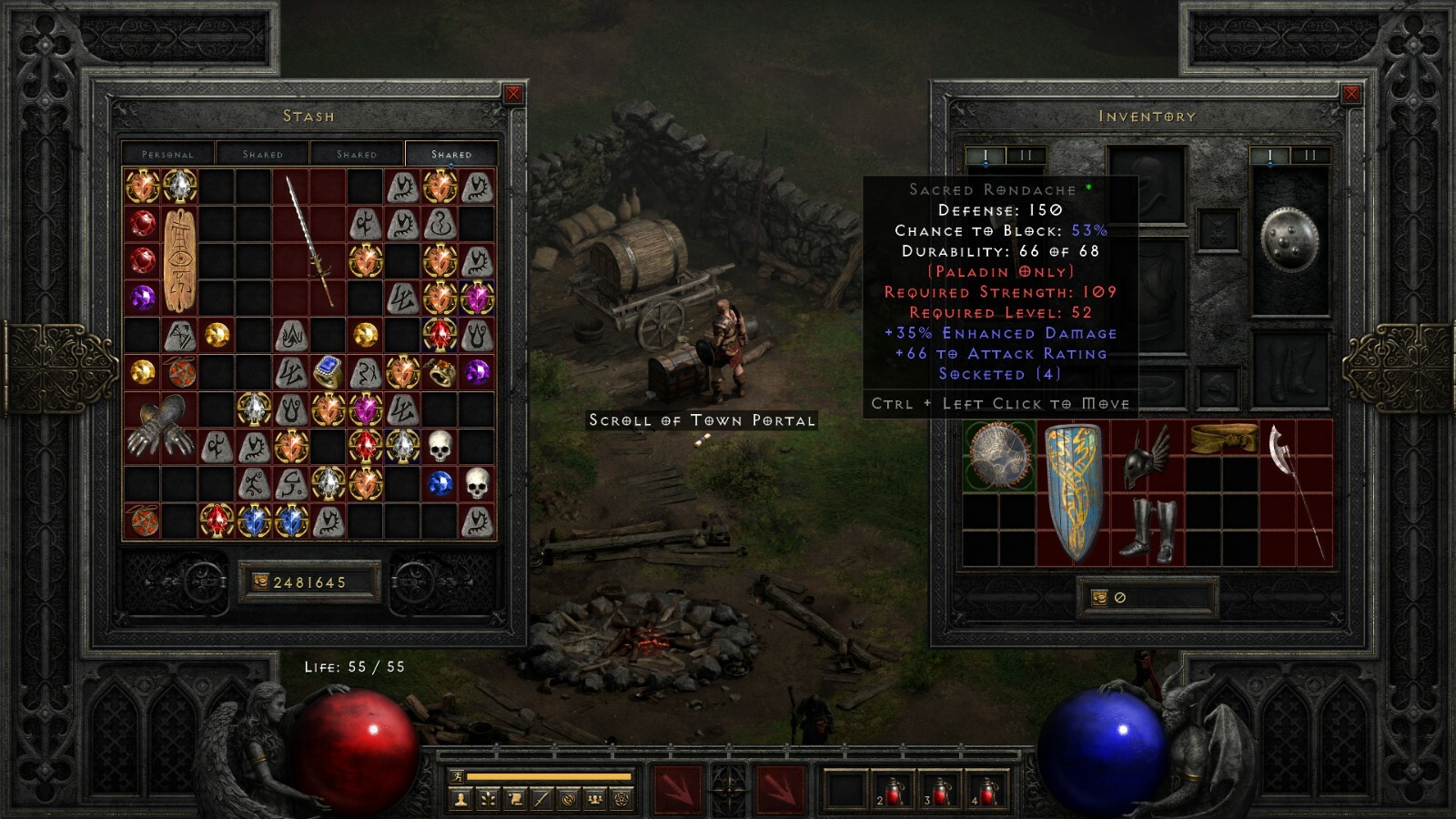Open the Skill Tree icon
Viewport: 1456px width, 819px height.
coord(488,799)
